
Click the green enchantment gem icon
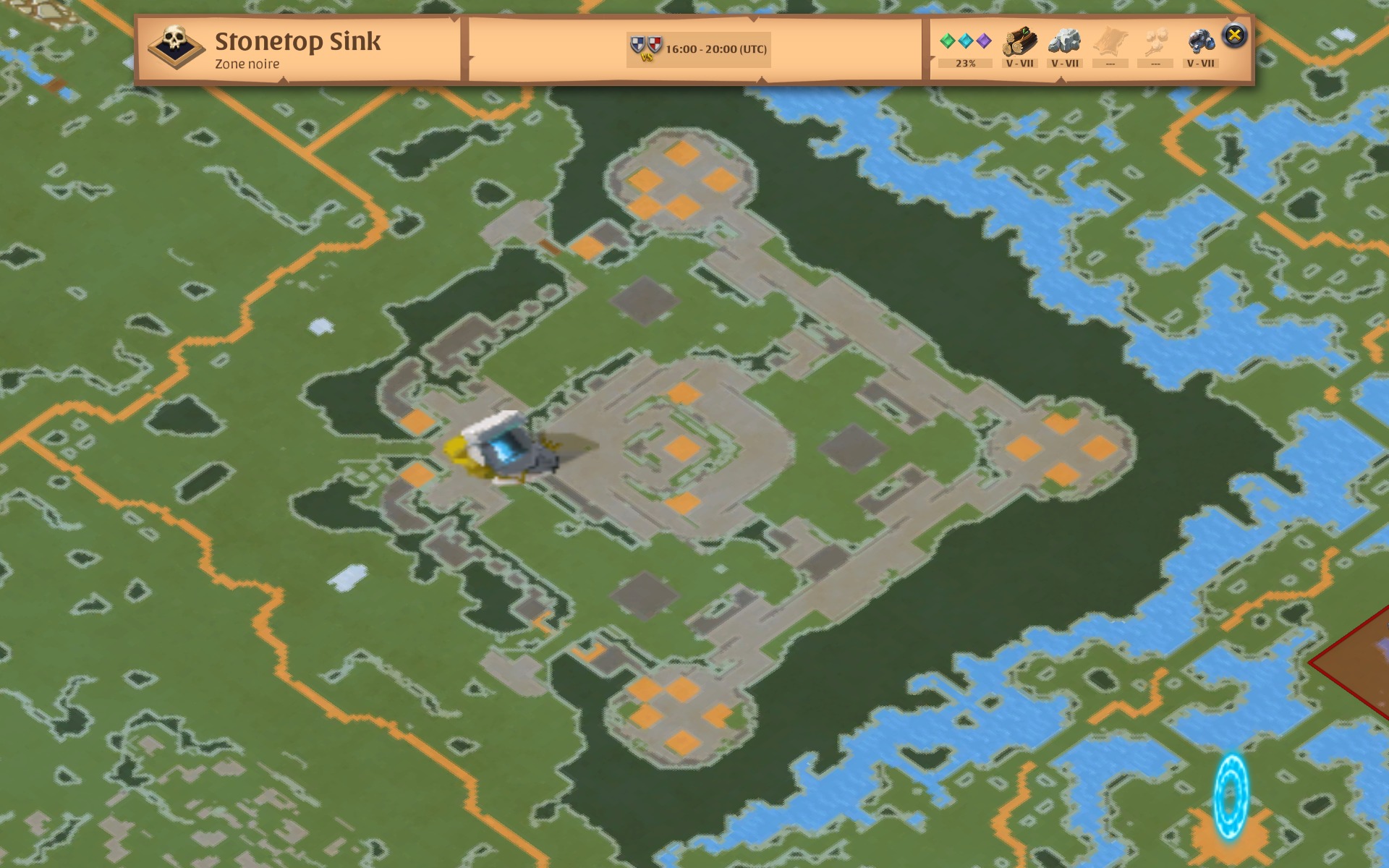pos(948,41)
